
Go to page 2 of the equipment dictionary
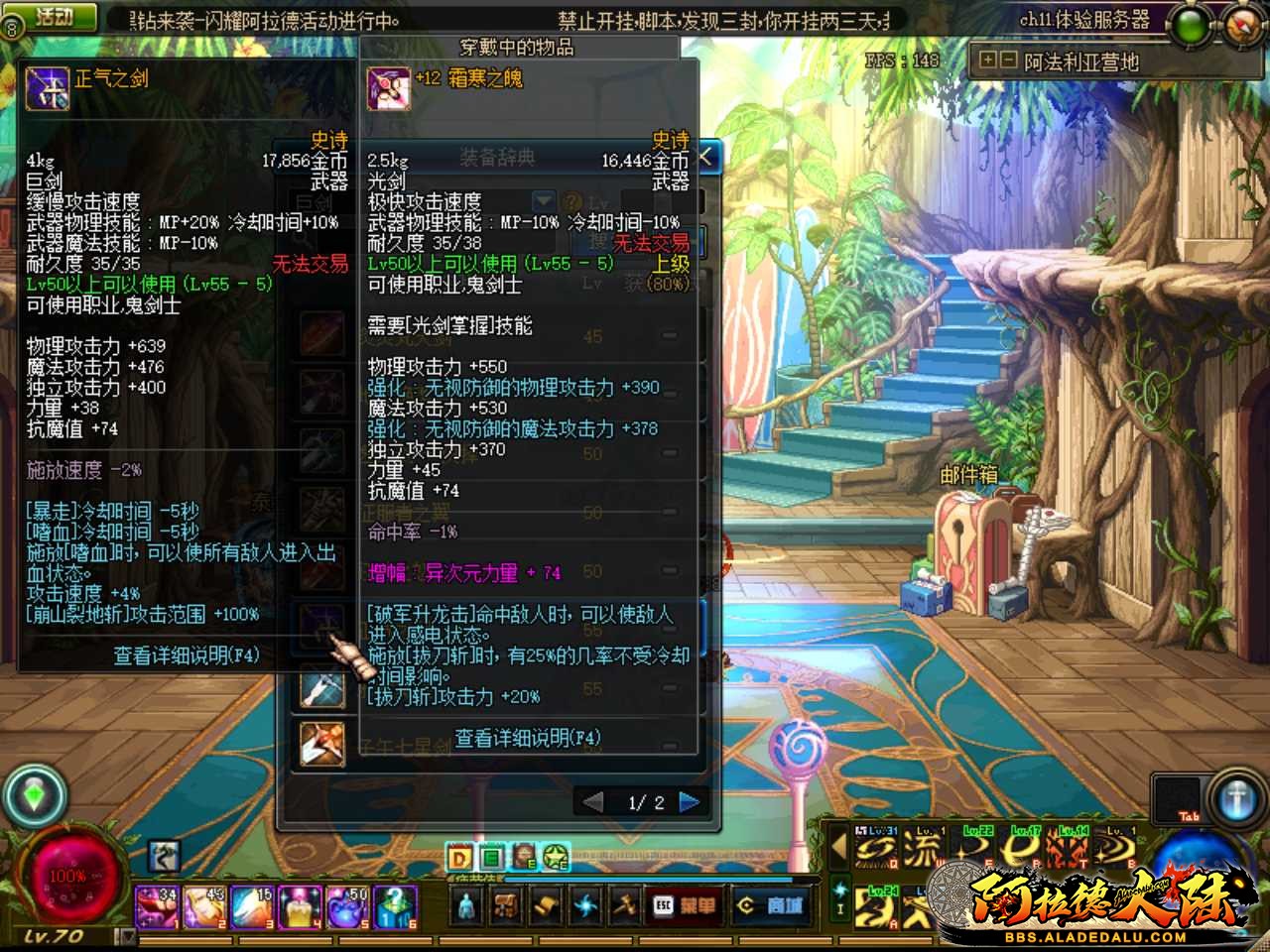coord(692,801)
